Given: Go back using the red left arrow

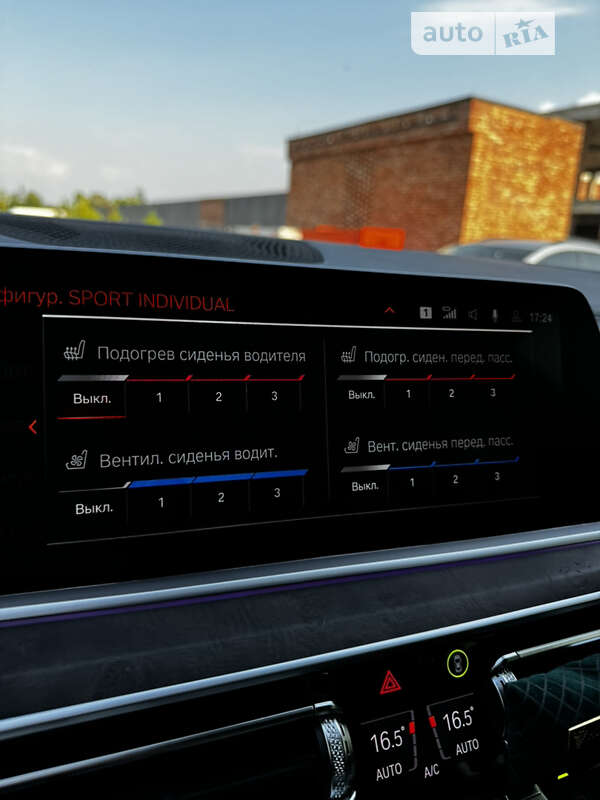Looking at the screenshot, I should point(33,427).
